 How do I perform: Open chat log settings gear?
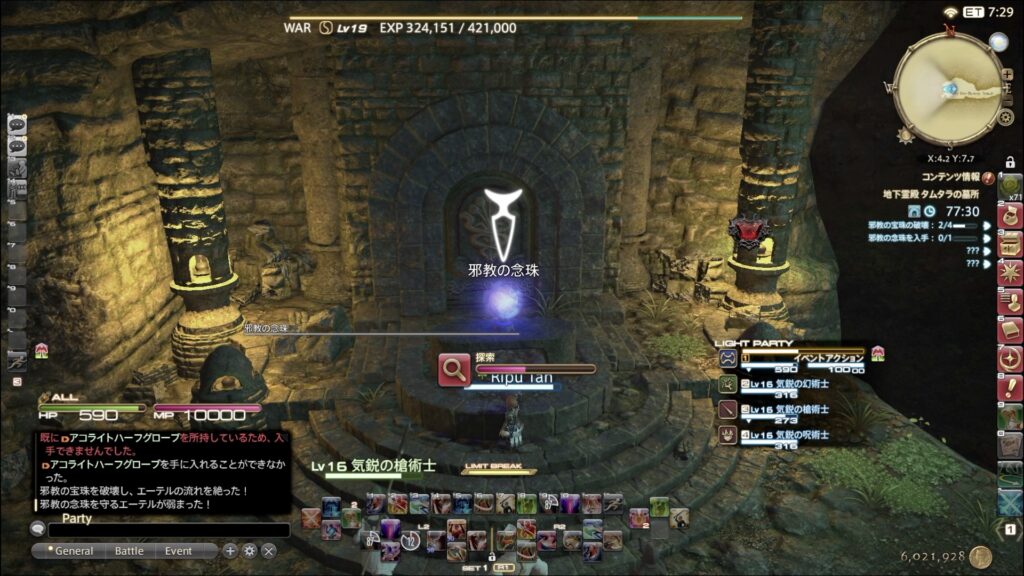point(249,551)
